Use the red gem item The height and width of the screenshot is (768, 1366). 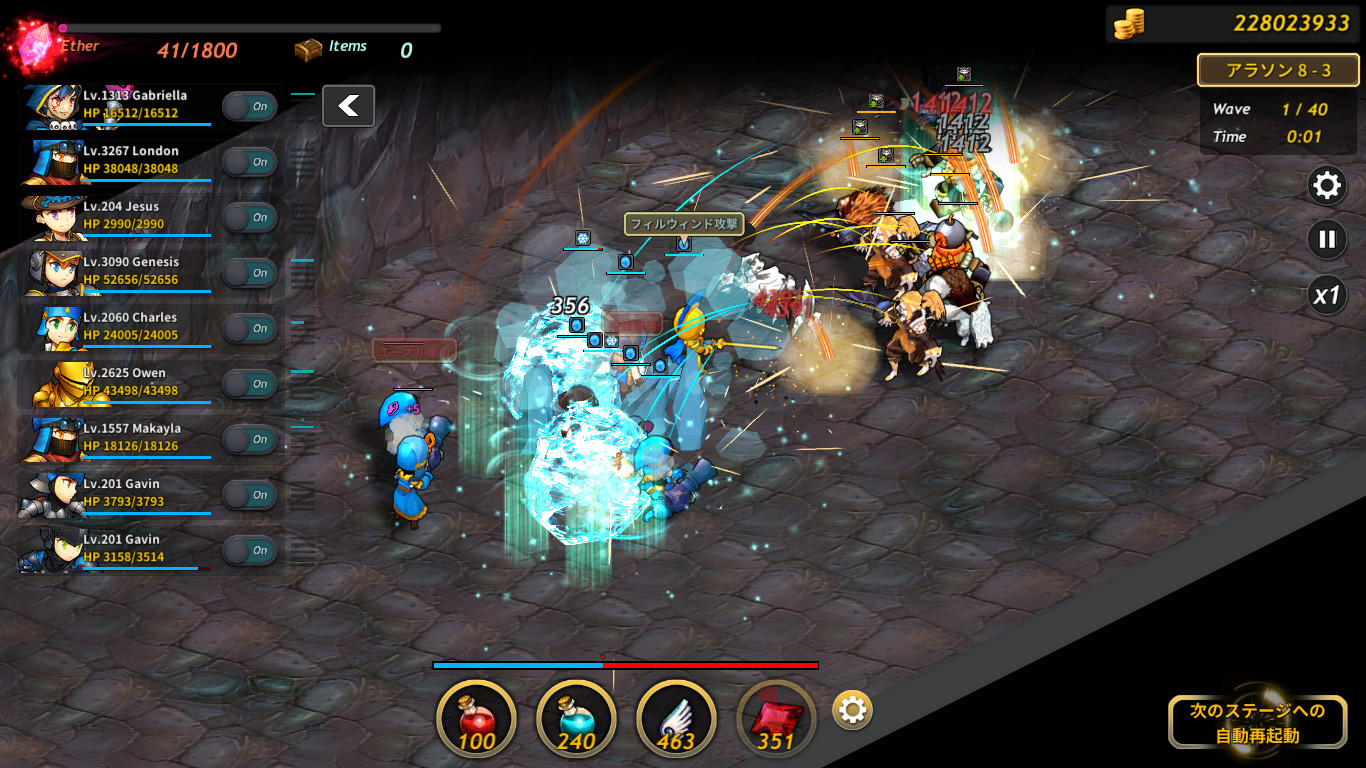coord(776,719)
